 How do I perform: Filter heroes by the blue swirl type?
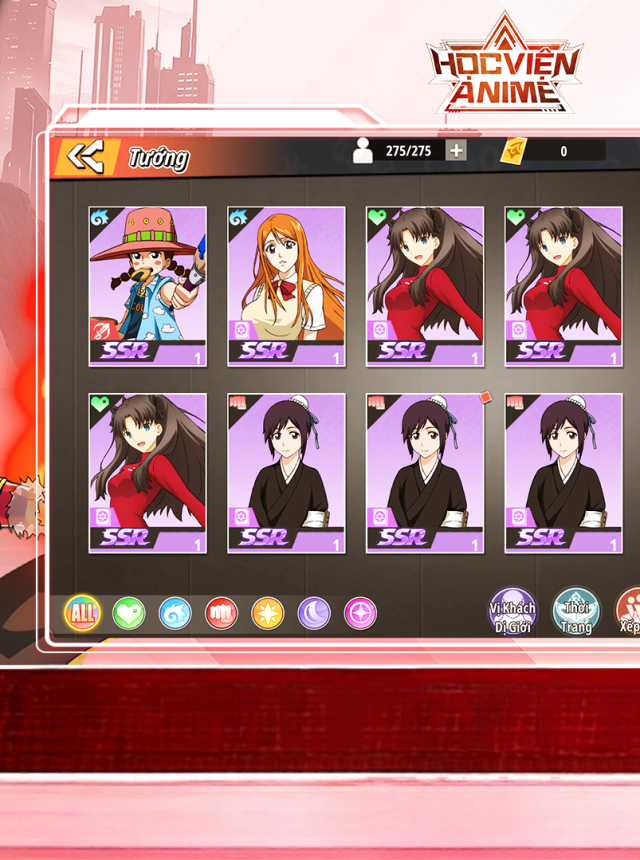[x=175, y=613]
